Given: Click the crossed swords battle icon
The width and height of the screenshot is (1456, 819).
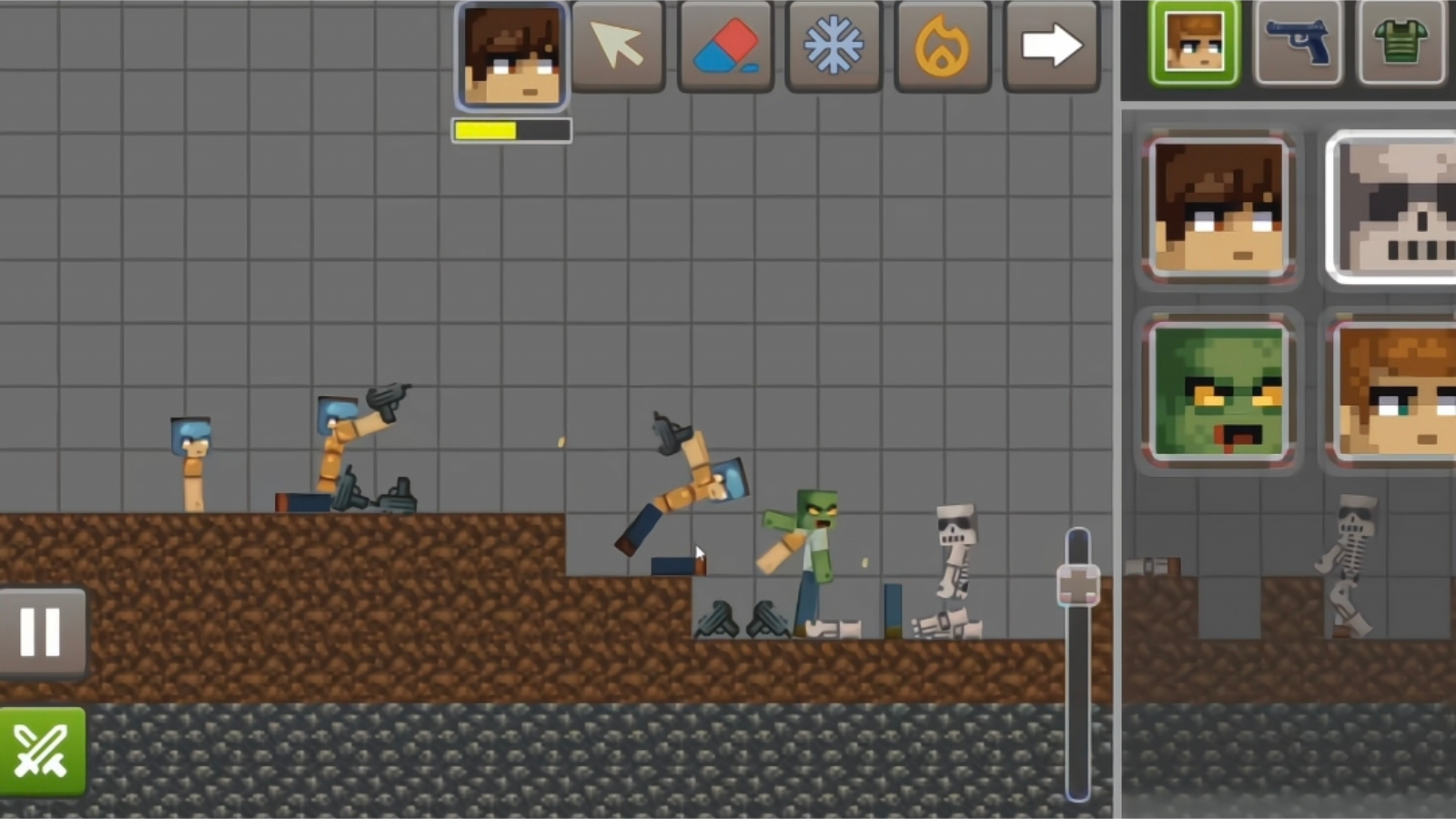Looking at the screenshot, I should point(41,749).
